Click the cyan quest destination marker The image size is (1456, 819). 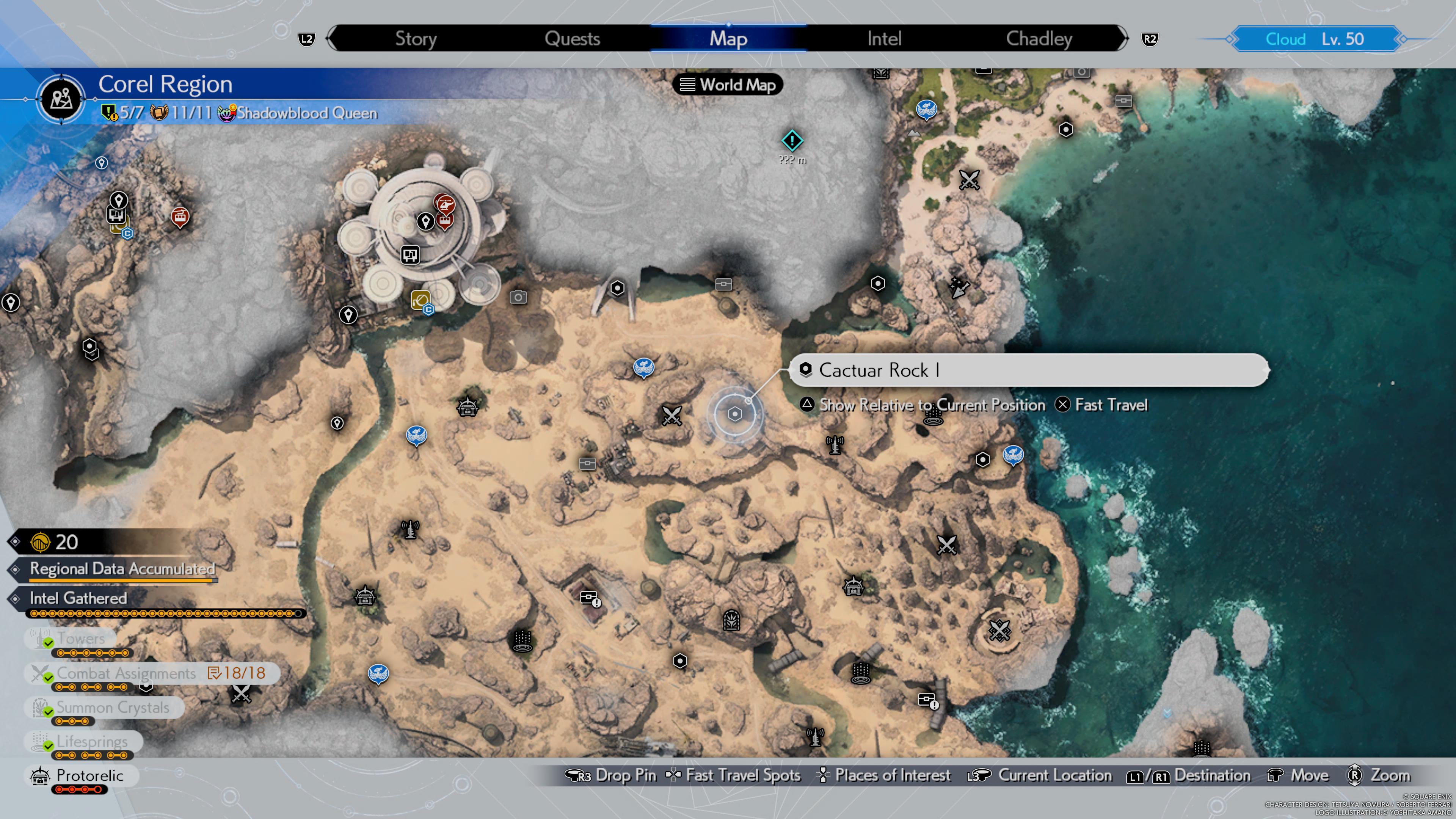tap(792, 140)
